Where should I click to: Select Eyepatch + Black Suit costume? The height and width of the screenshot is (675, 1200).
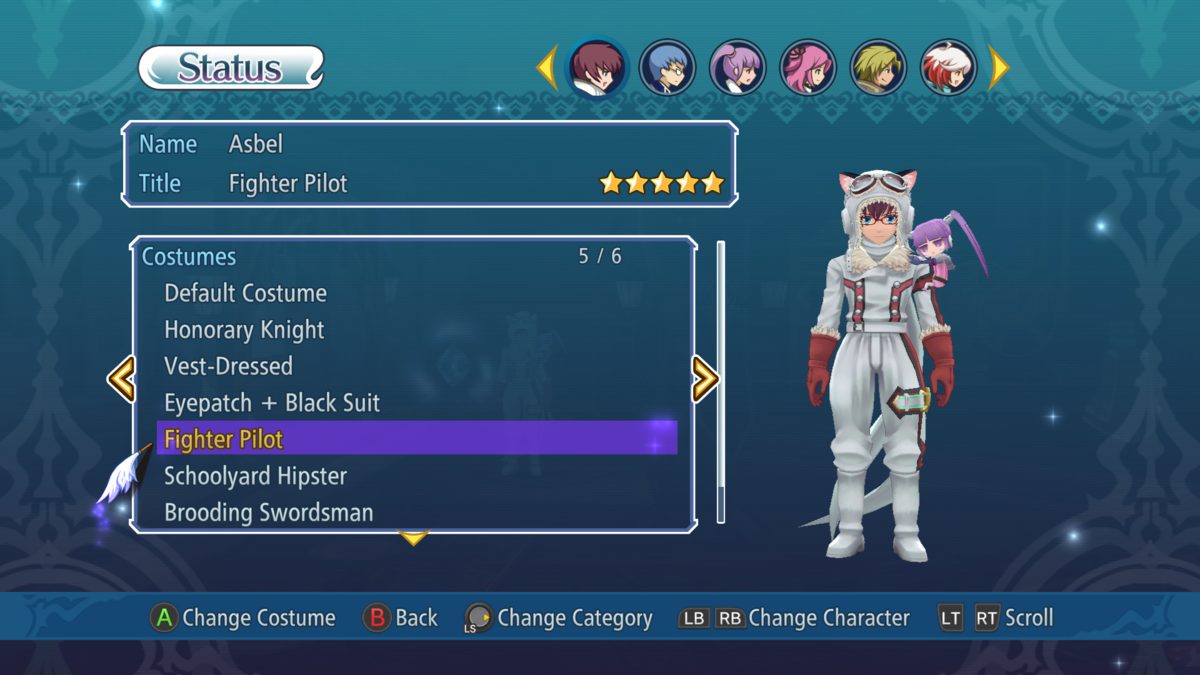pos(272,403)
